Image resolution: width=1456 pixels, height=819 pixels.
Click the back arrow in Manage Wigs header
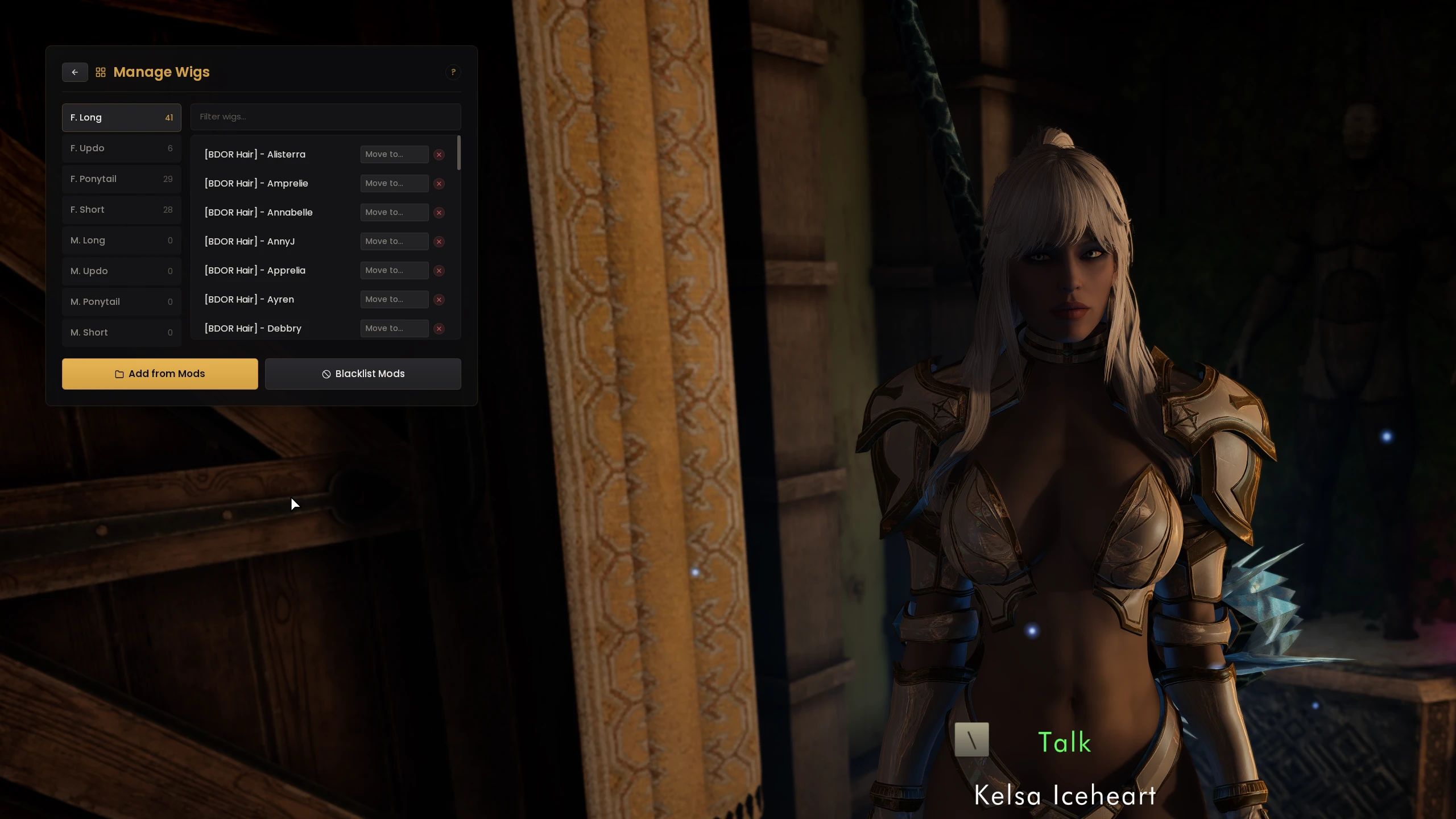pyautogui.click(x=75, y=72)
